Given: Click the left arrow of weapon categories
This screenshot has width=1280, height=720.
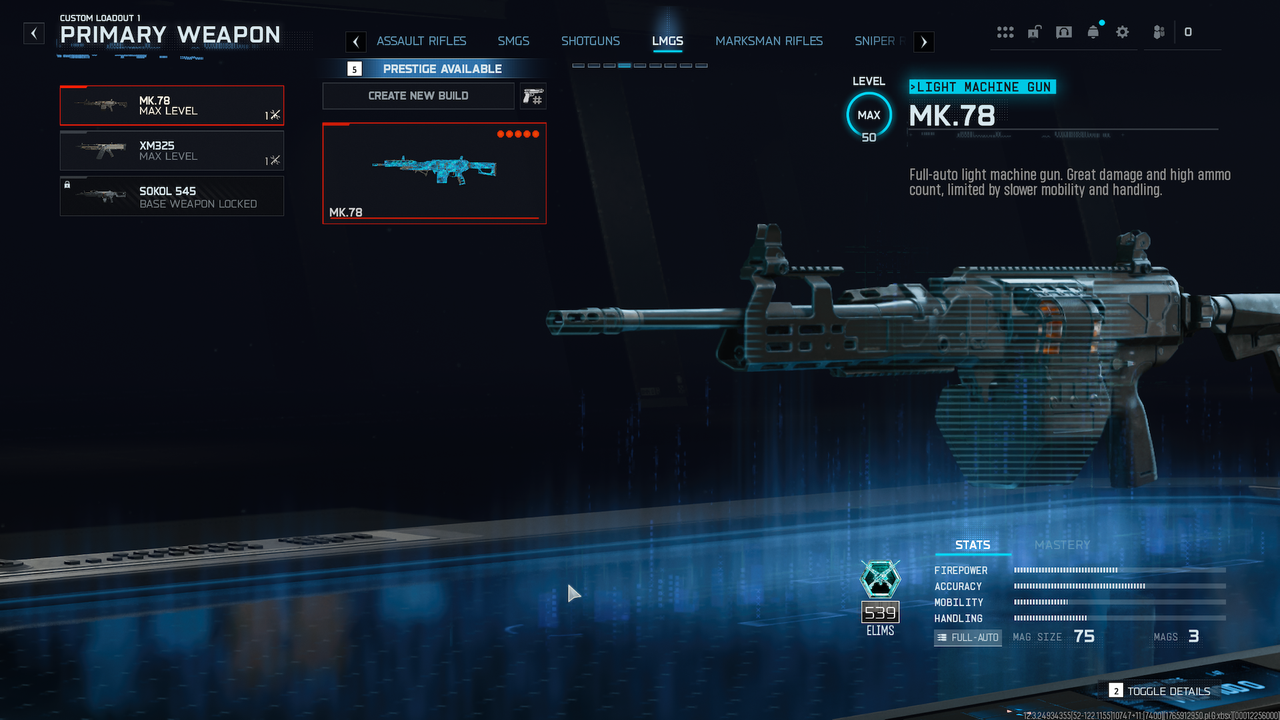Looking at the screenshot, I should [356, 41].
